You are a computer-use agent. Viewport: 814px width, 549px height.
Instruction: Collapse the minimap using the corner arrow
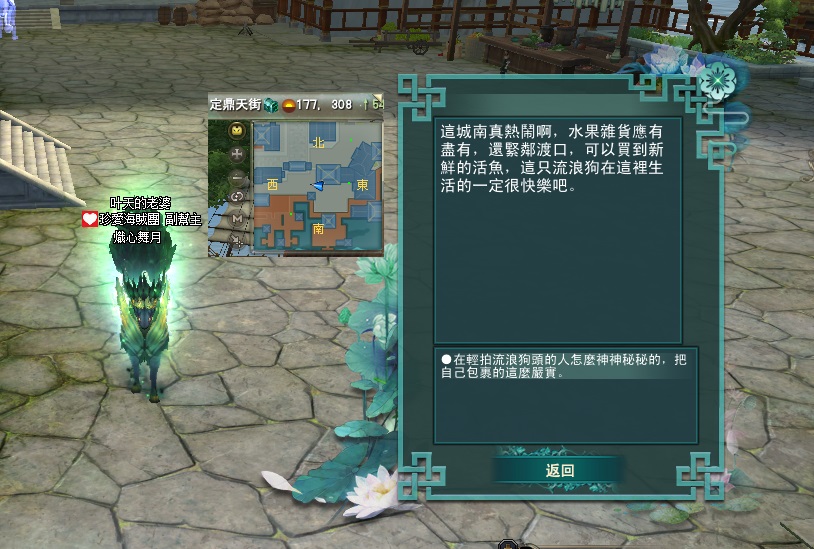tap(378, 99)
